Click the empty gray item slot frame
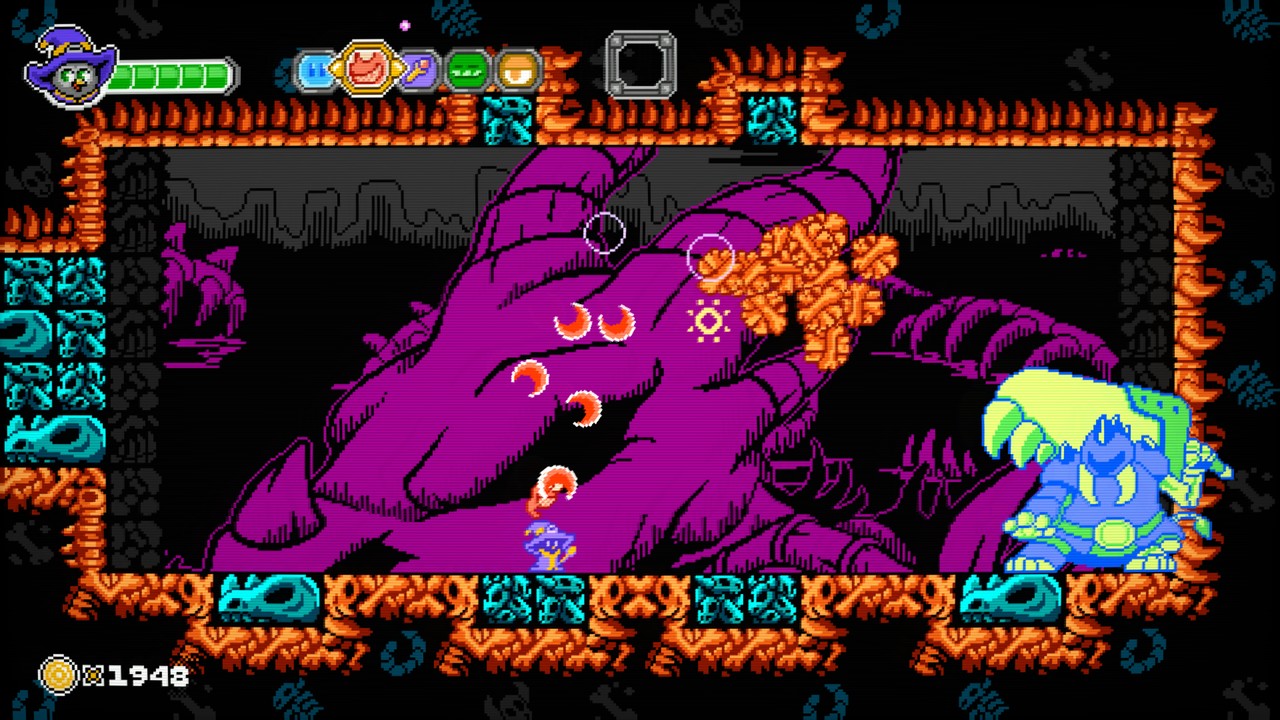Screen dimensions: 1280x720 click(x=641, y=65)
